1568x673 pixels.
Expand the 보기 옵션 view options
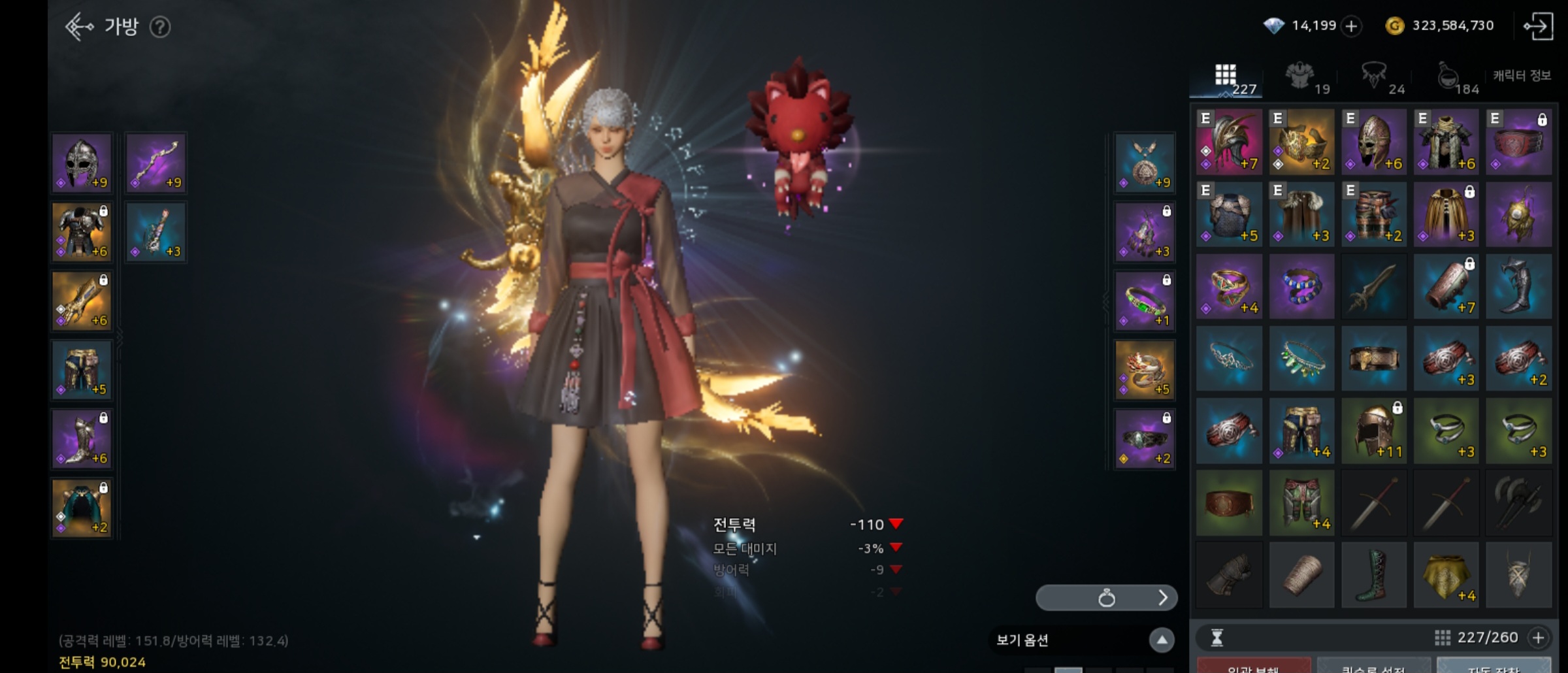(x=1161, y=640)
